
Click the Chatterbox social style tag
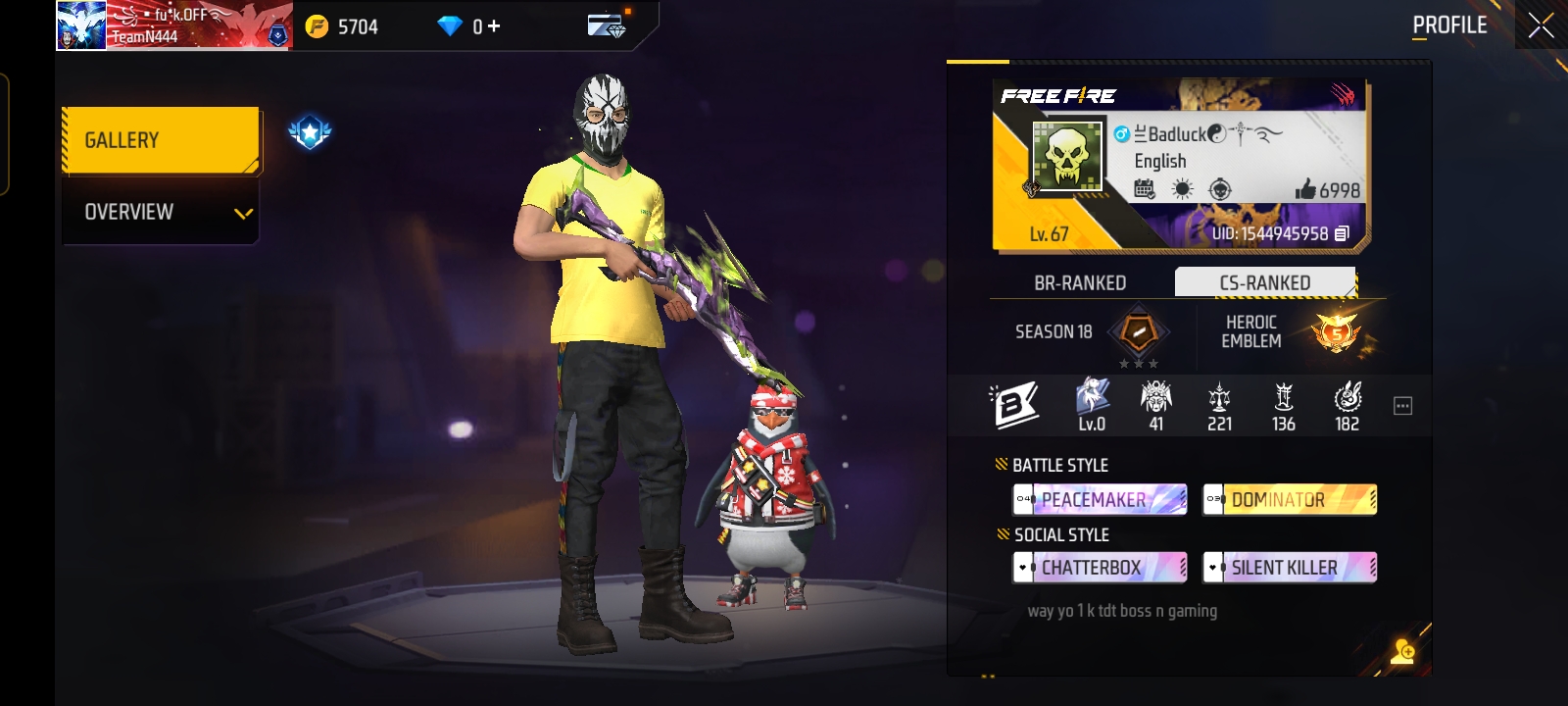(1100, 568)
